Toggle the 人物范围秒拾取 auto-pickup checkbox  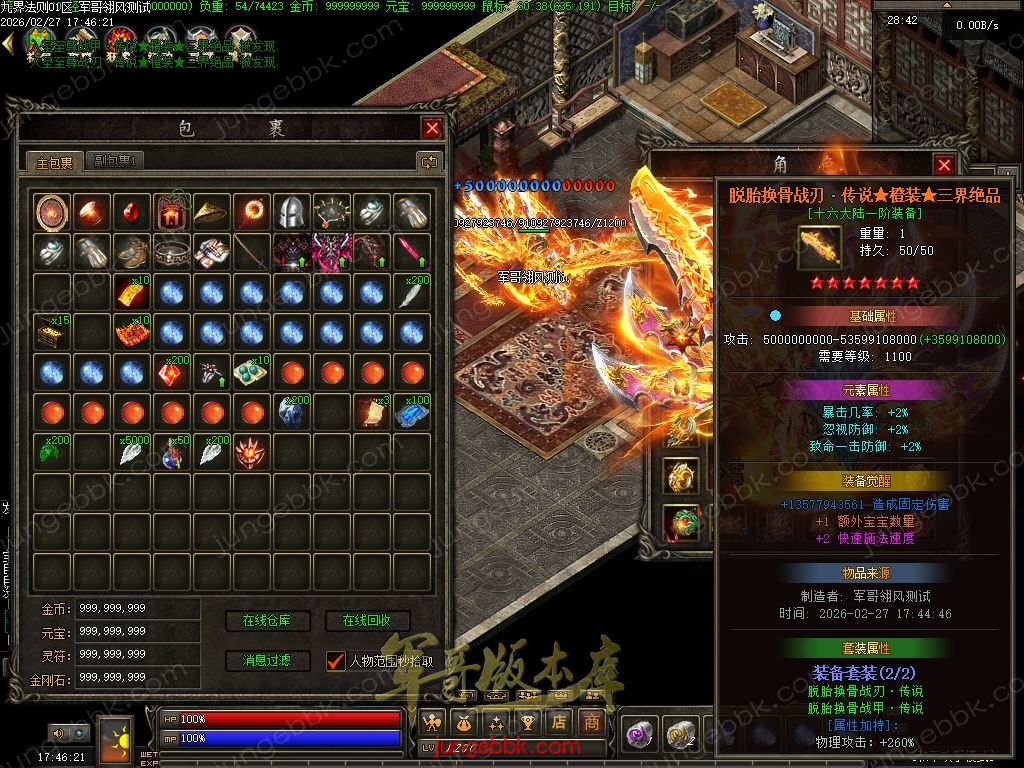pyautogui.click(x=335, y=661)
